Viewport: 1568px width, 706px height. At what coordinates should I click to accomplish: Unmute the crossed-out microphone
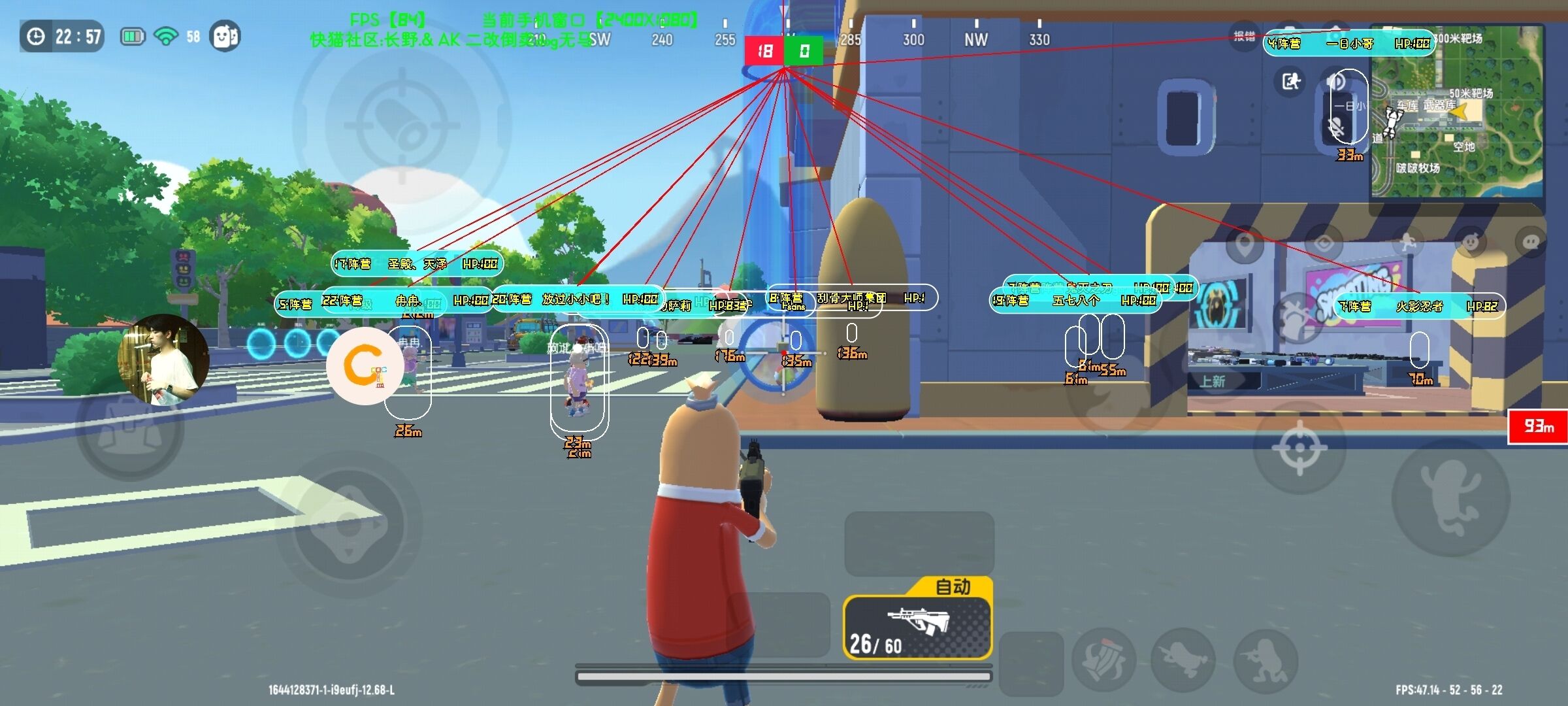[x=1336, y=128]
